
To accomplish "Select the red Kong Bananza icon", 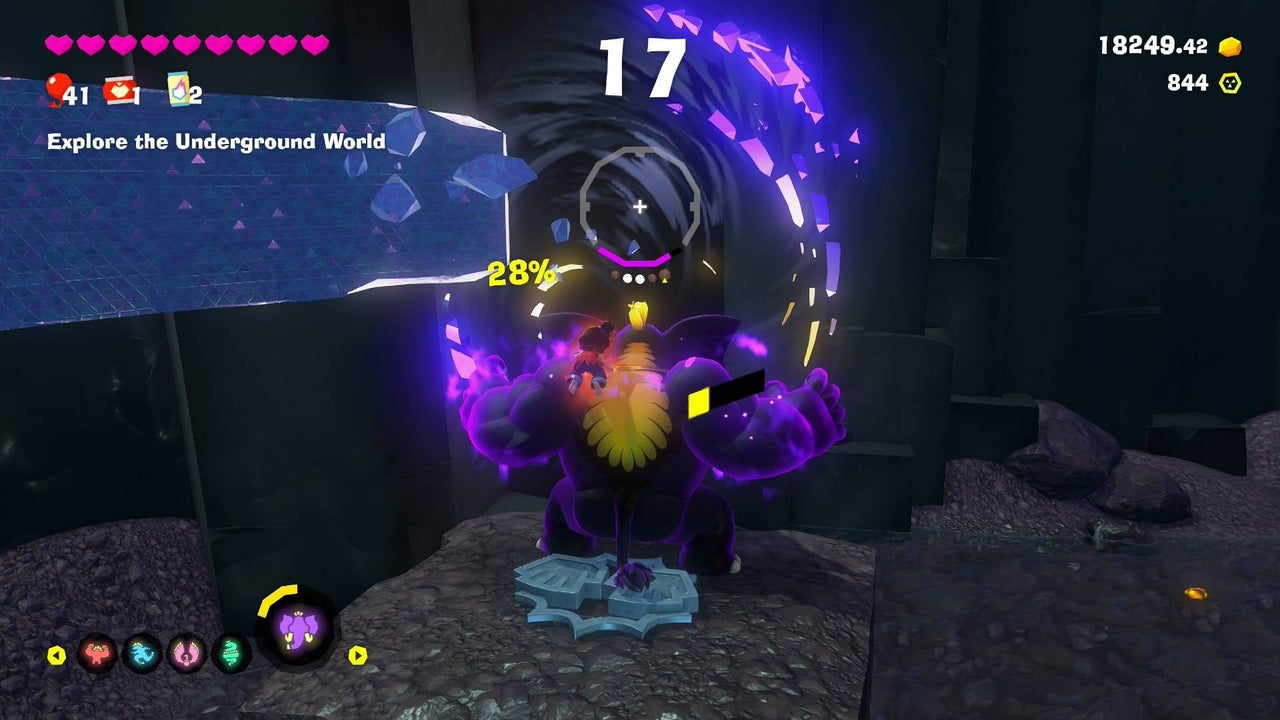I will click(98, 654).
